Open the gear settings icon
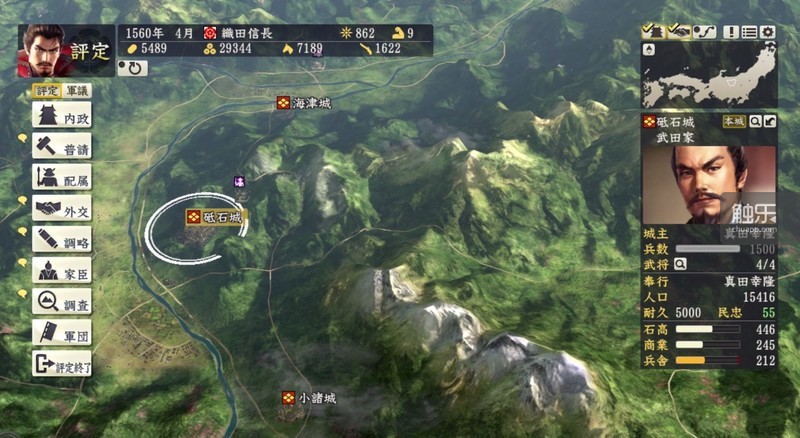 (x=767, y=32)
